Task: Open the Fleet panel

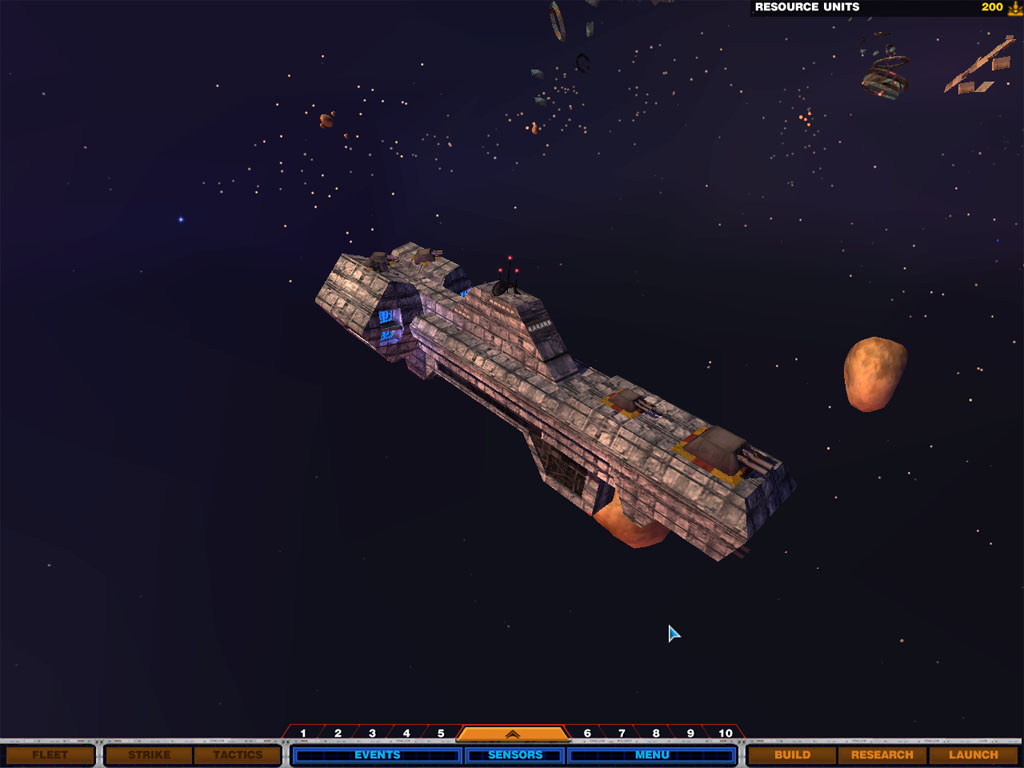Action: (50, 755)
